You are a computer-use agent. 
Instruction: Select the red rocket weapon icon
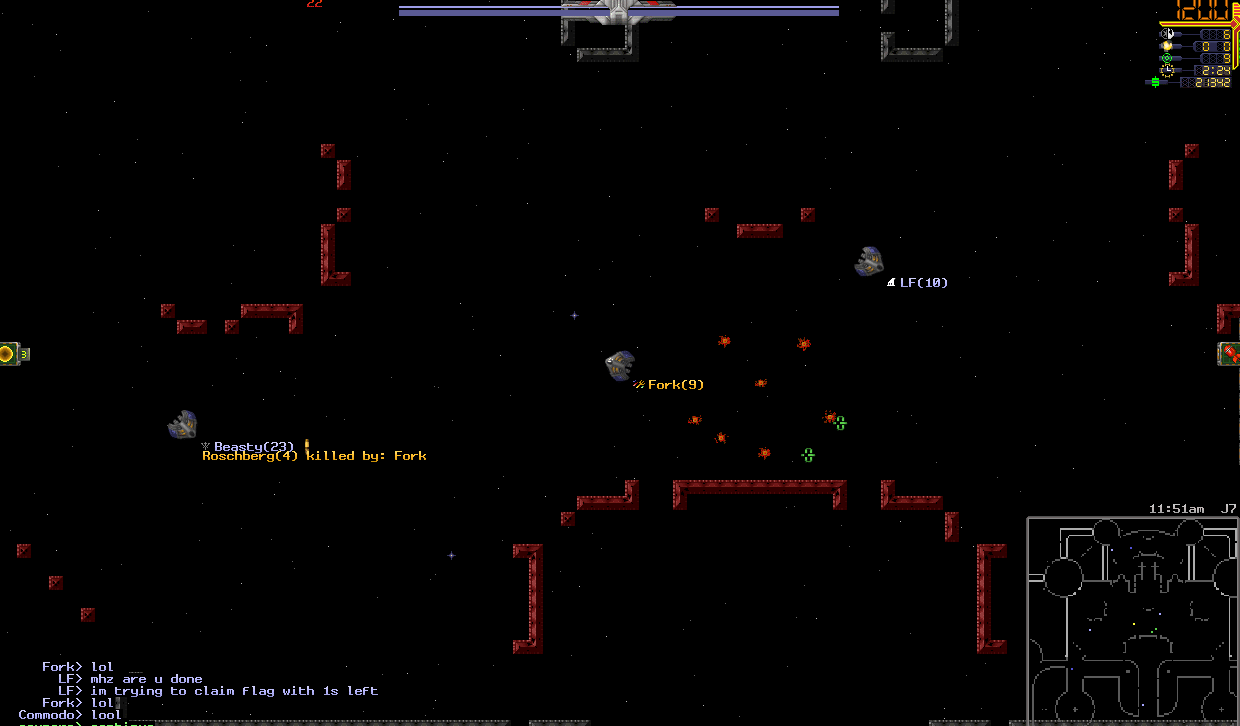1229,353
